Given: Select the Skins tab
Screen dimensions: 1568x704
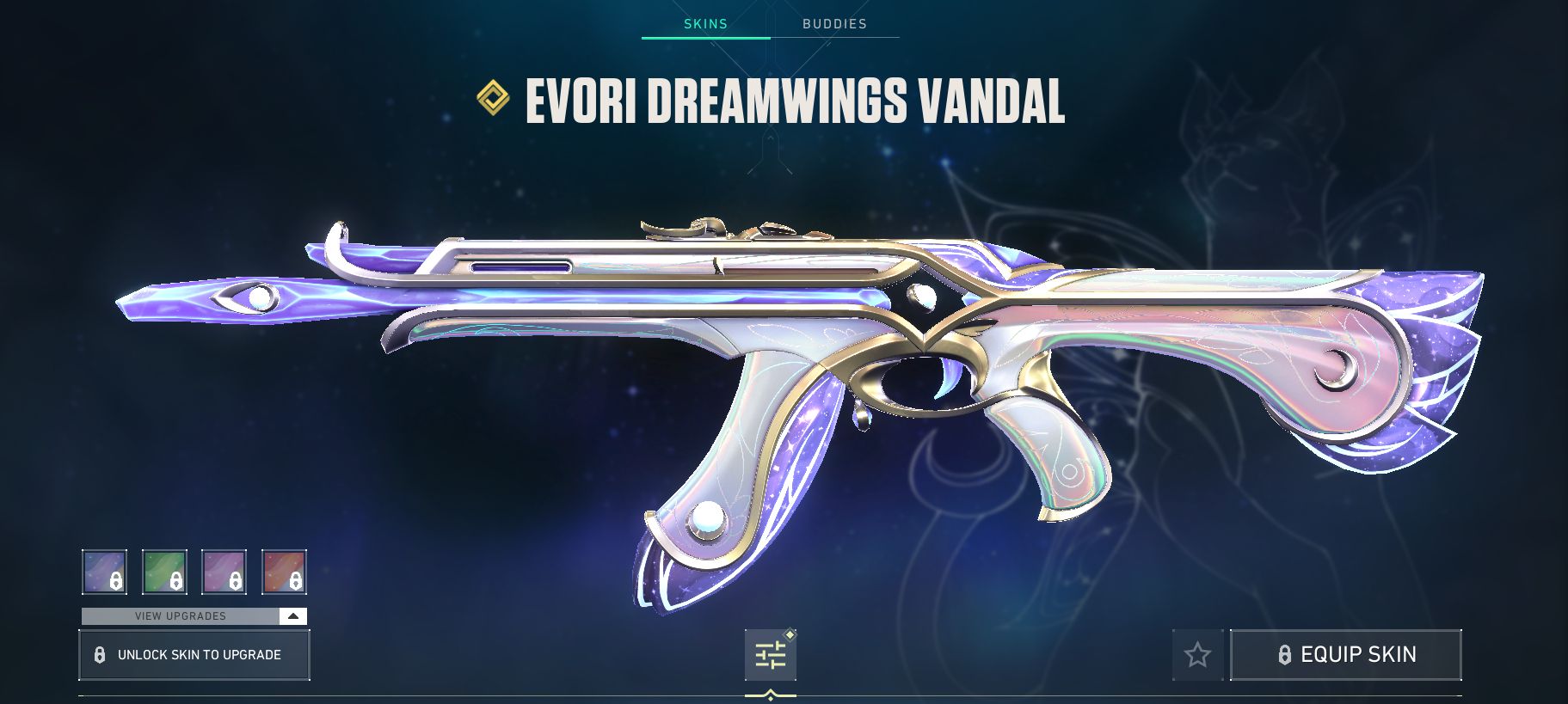Looking at the screenshot, I should click(x=705, y=23).
